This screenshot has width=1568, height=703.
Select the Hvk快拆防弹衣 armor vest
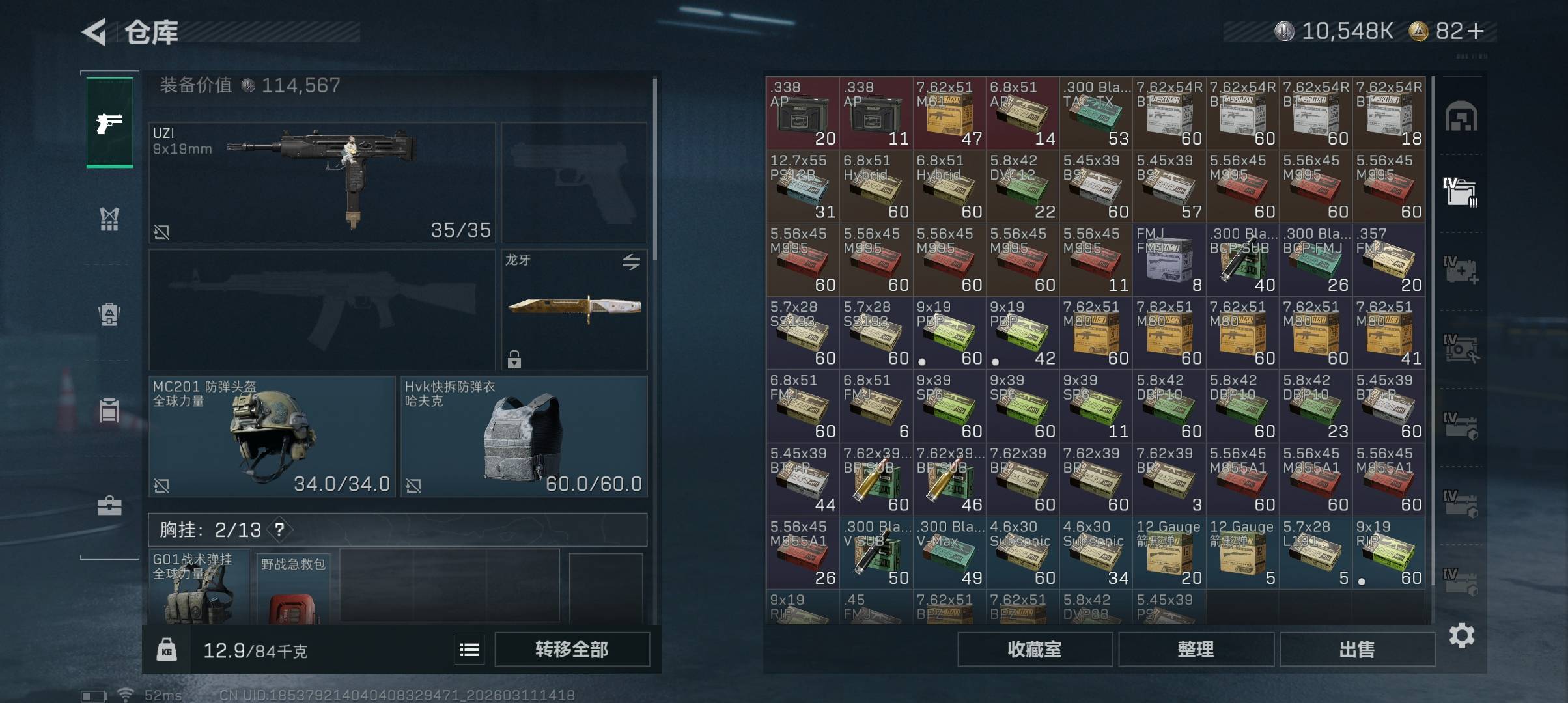524,435
